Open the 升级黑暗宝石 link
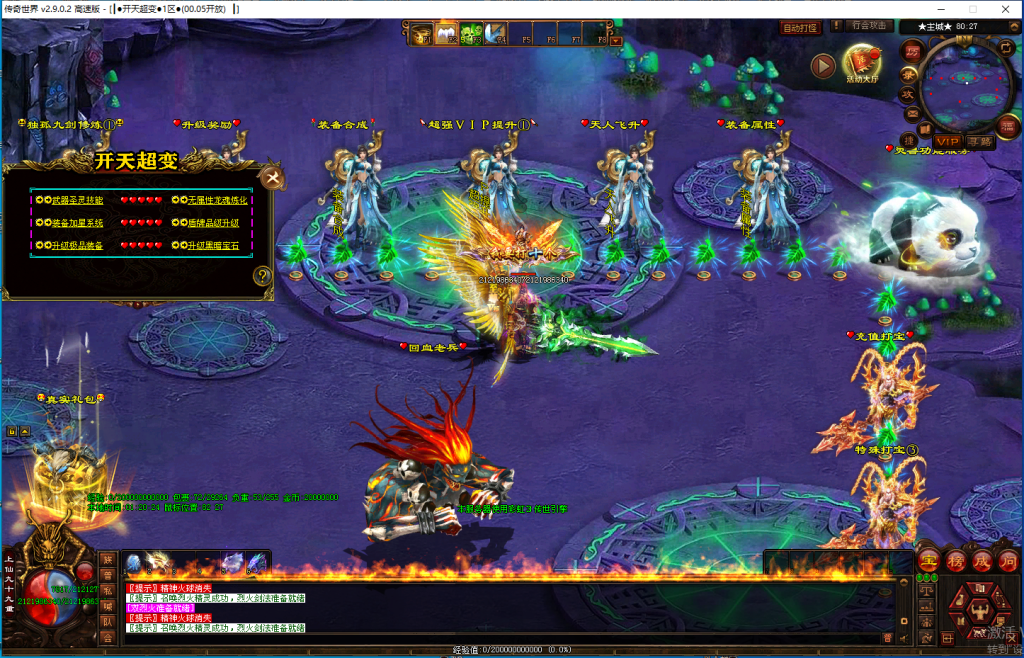 (210, 246)
